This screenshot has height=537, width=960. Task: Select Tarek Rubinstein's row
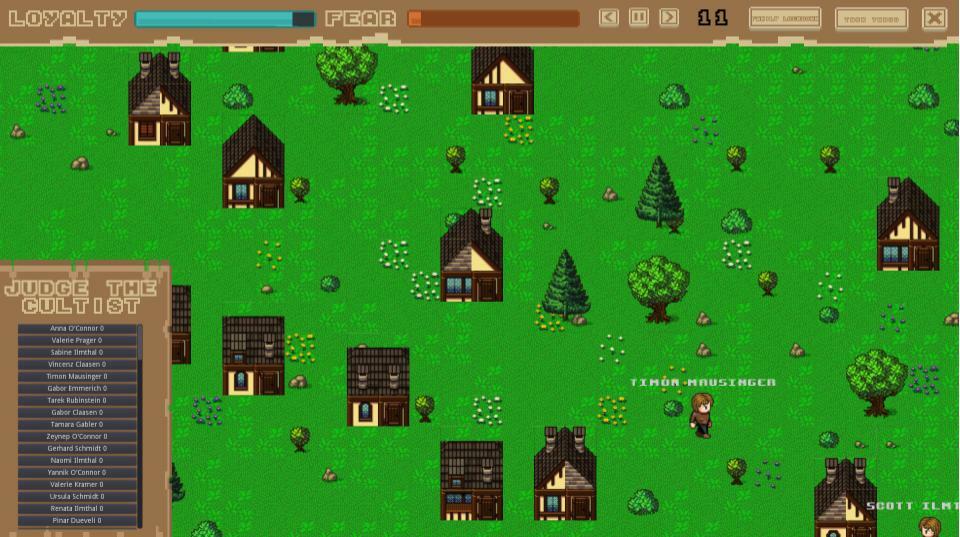tap(78, 401)
